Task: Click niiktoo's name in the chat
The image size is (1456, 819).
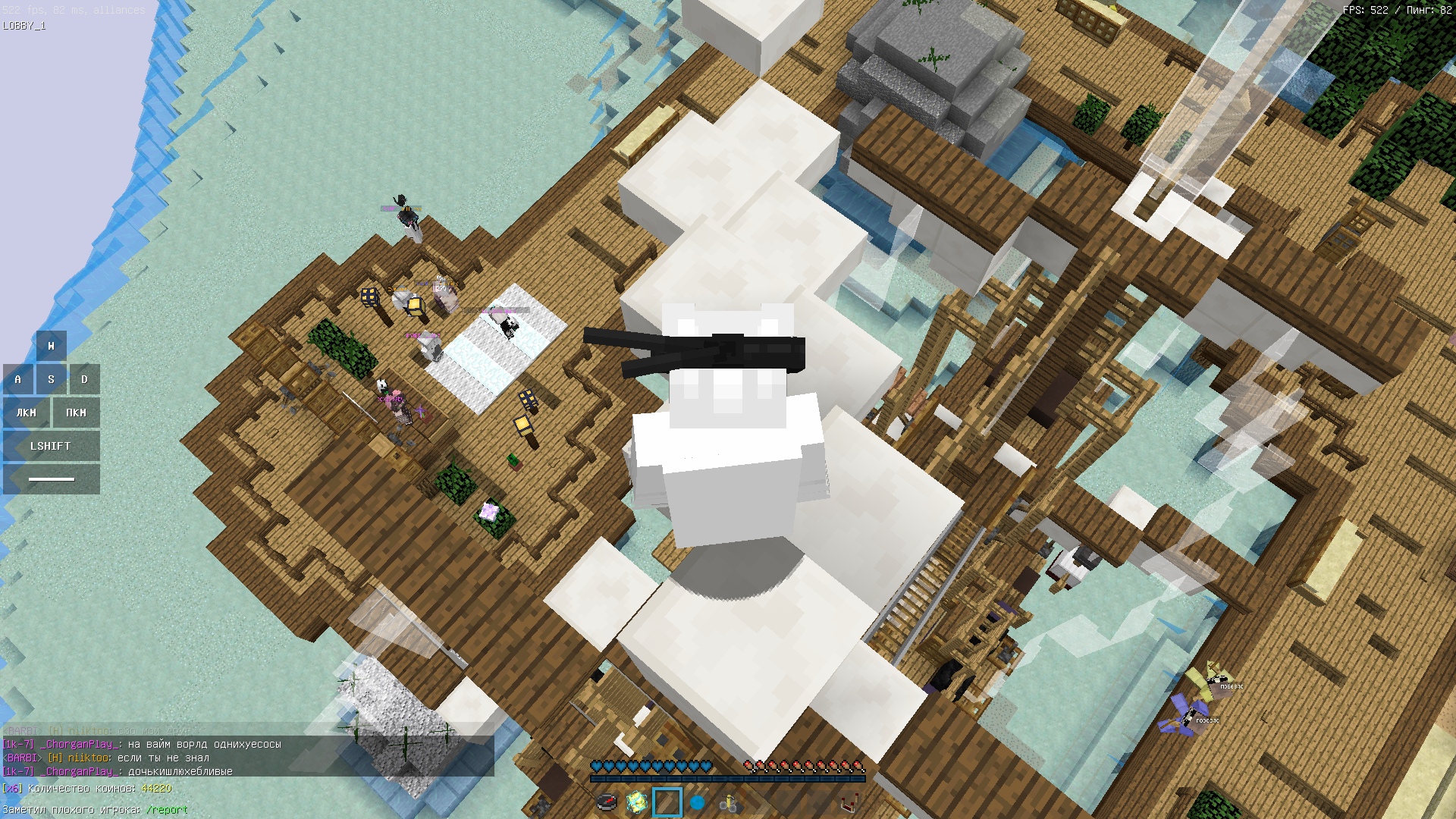Action: pos(89,758)
